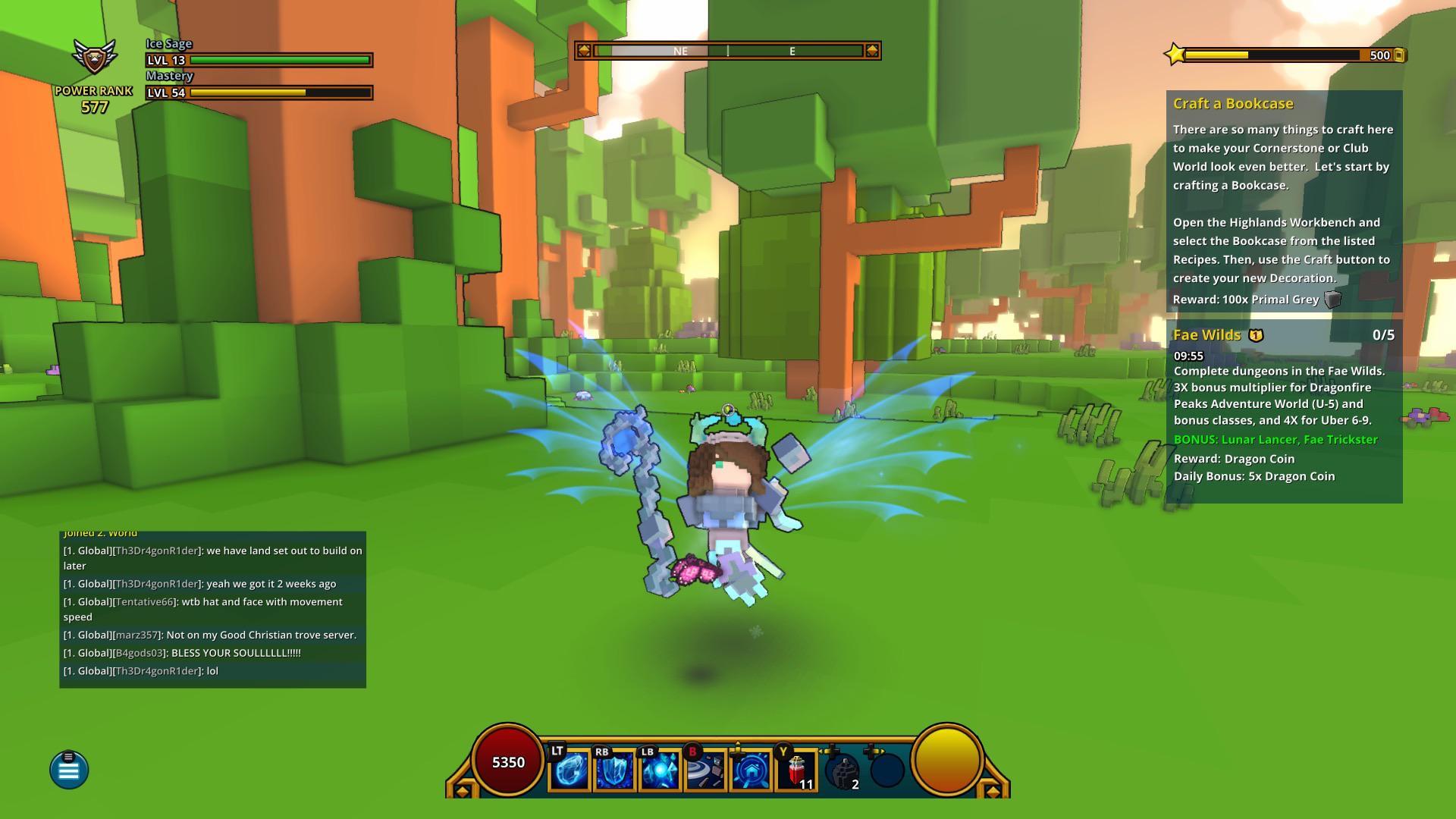Screen dimensions: 1456x819
Task: Select the Global channel tag in chat
Action: pos(91,550)
